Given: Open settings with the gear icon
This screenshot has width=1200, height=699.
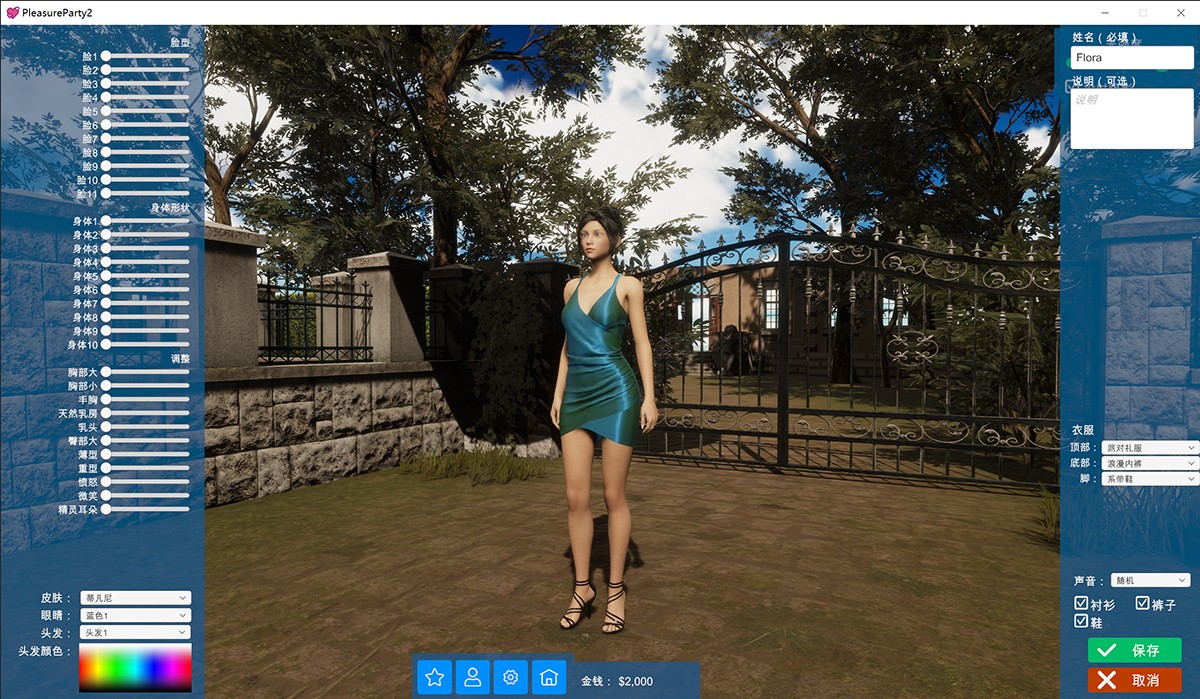Looking at the screenshot, I should 510,677.
